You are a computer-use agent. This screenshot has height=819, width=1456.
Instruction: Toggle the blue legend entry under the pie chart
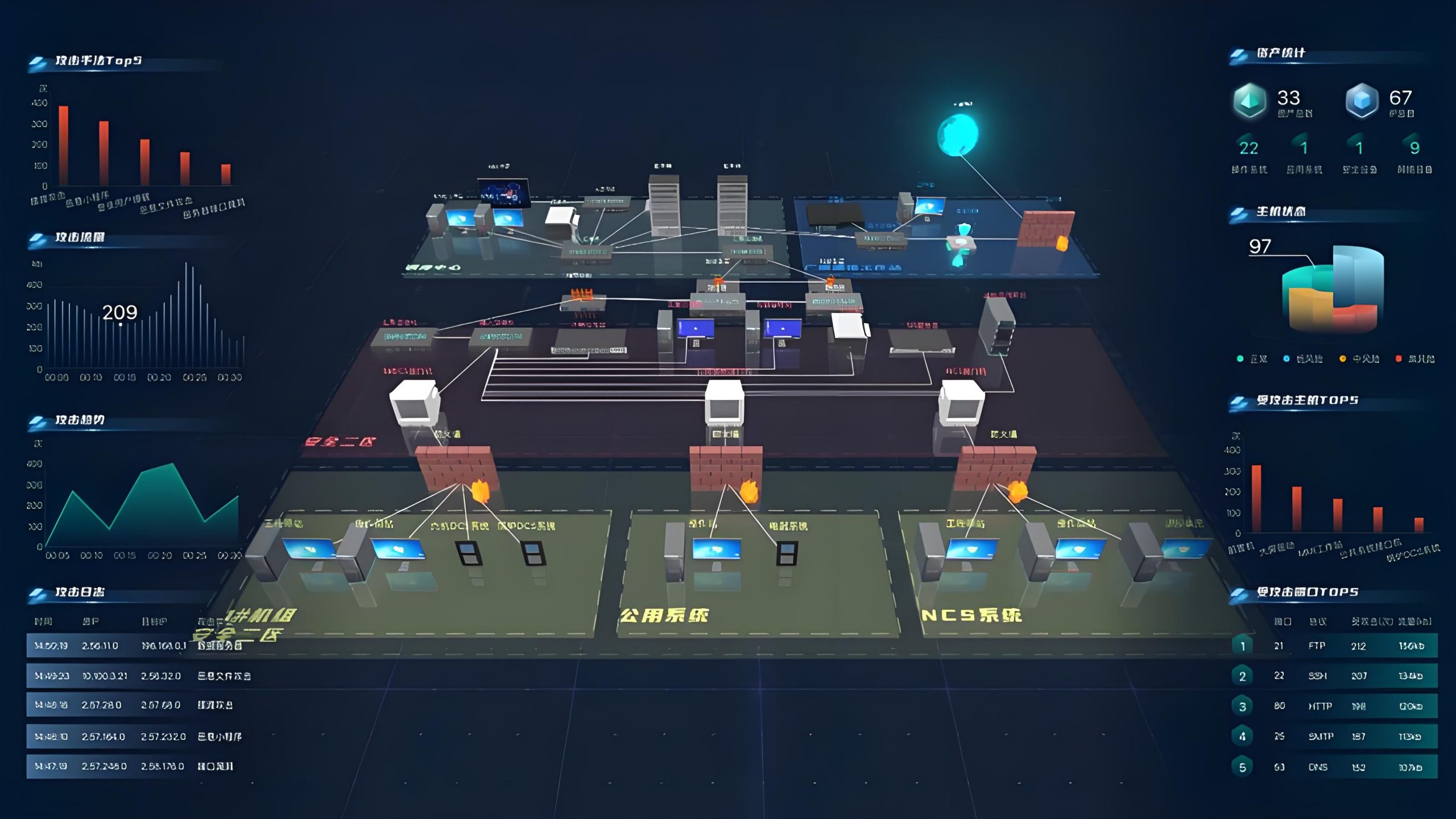(1302, 359)
